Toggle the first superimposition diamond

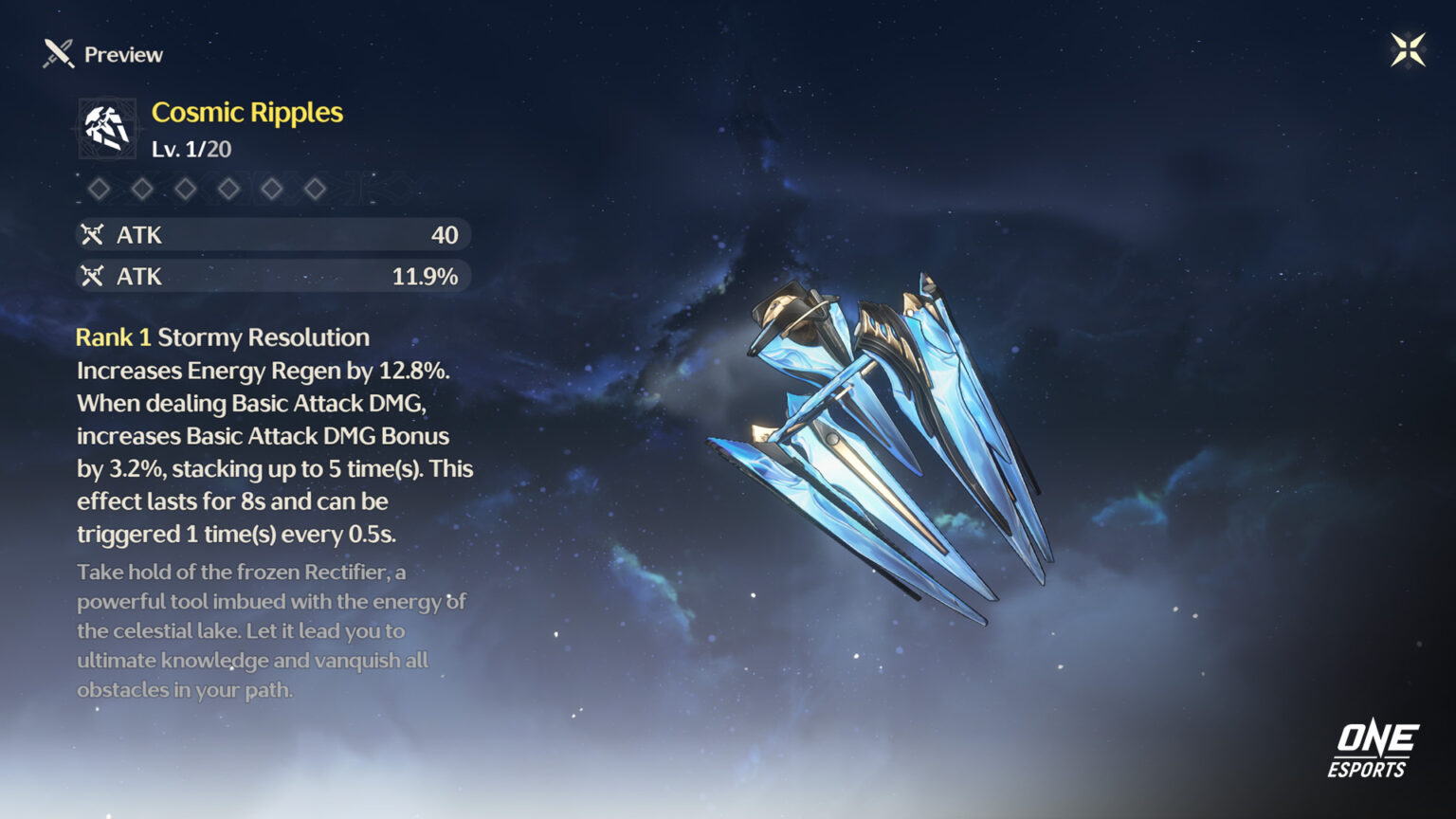(x=100, y=188)
